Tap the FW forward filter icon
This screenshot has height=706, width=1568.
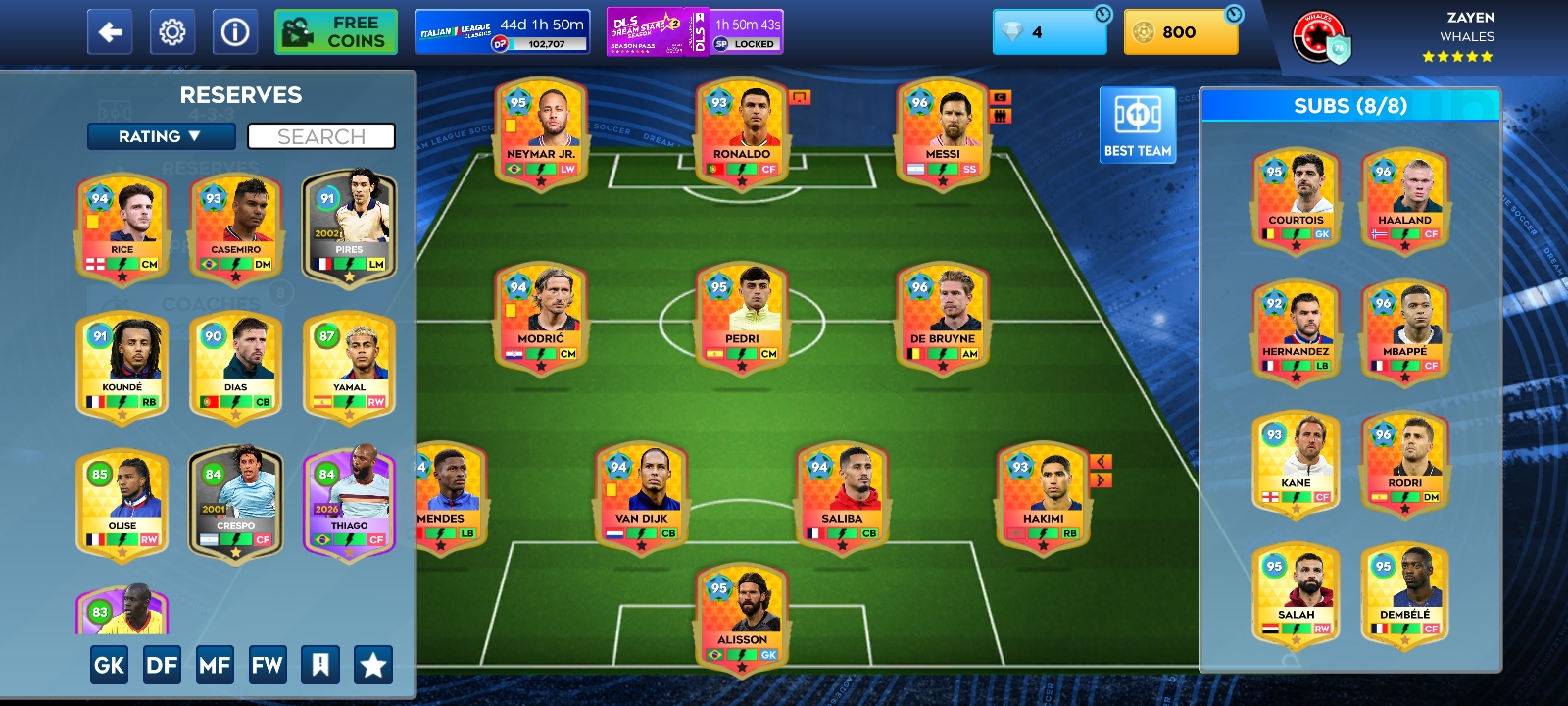(x=269, y=664)
